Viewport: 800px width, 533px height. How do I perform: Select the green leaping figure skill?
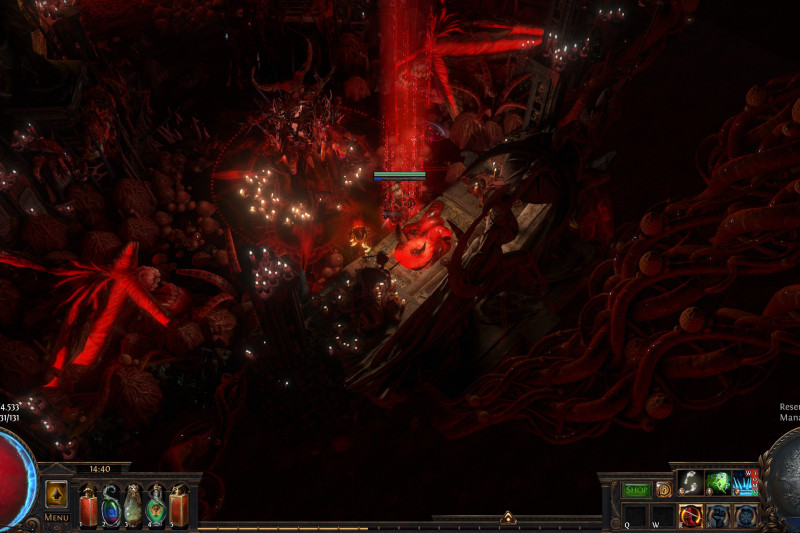pyautogui.click(x=718, y=482)
